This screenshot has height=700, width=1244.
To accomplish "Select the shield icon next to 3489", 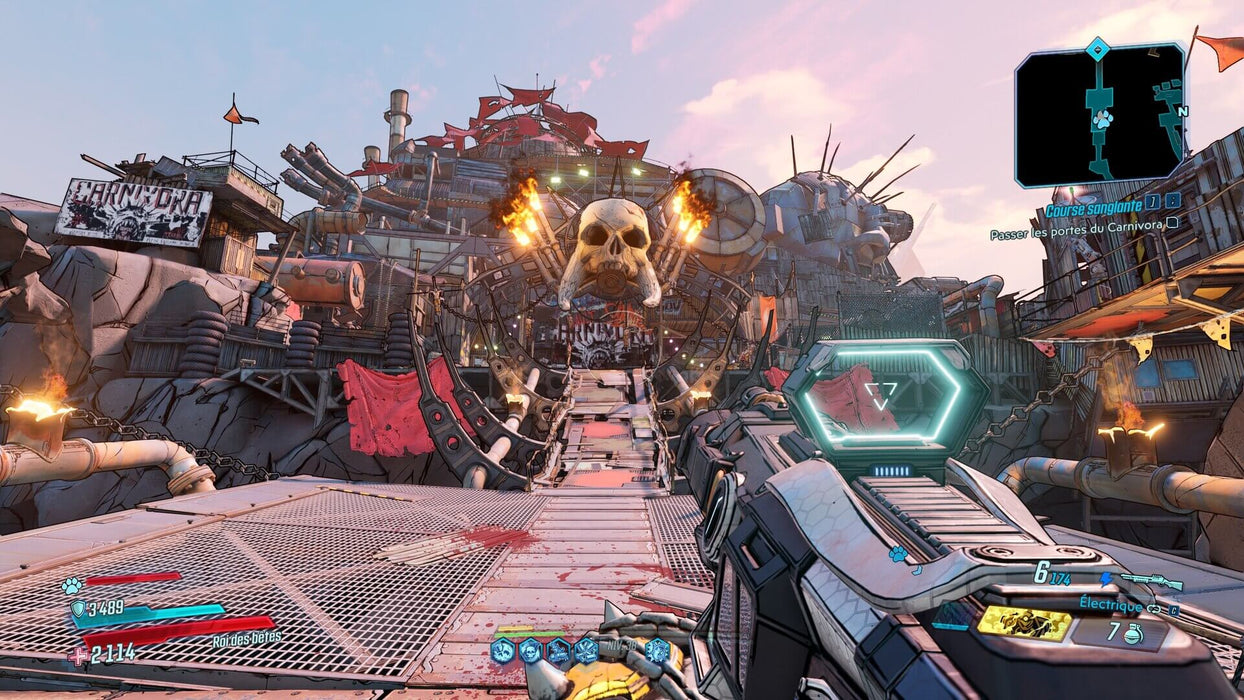I will click(77, 609).
